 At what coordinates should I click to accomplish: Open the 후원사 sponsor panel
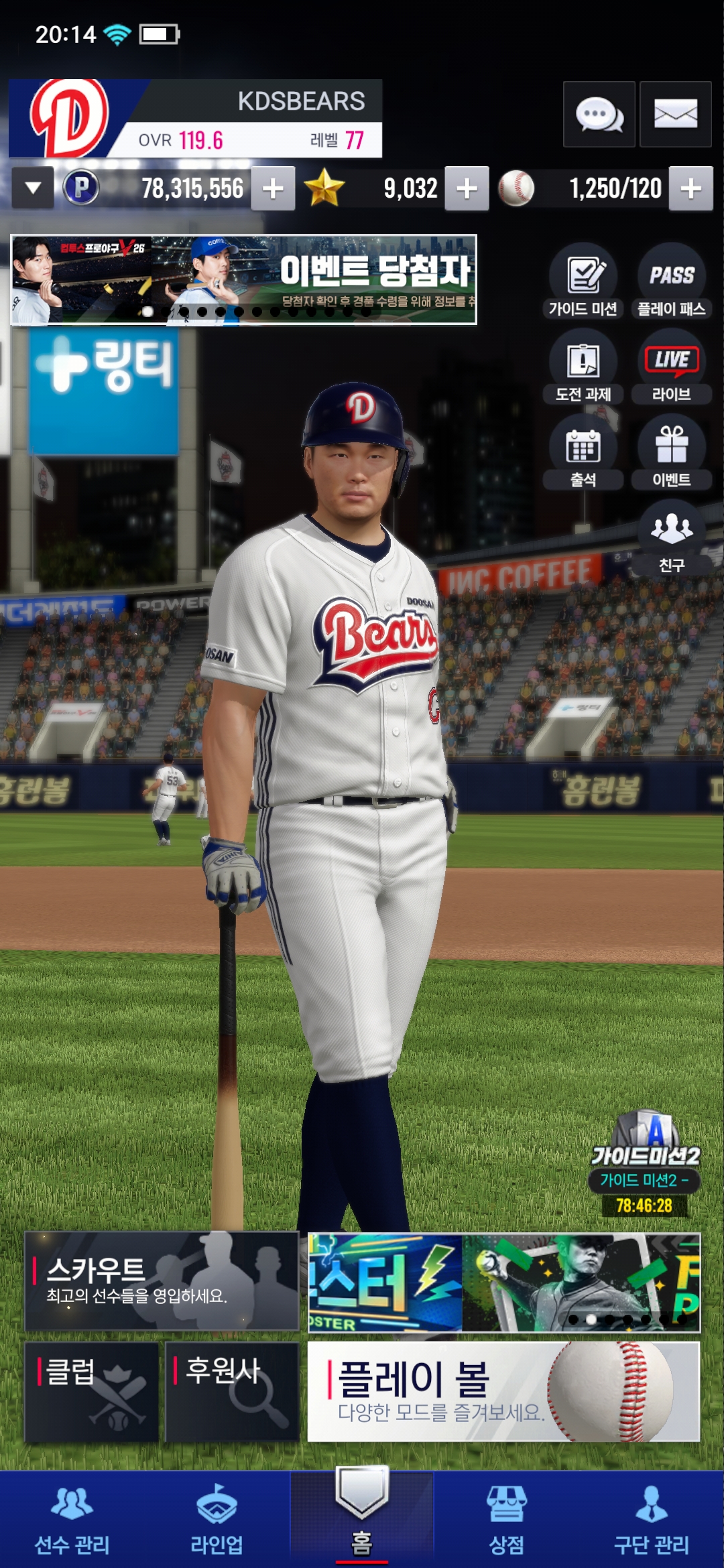click(x=232, y=1391)
